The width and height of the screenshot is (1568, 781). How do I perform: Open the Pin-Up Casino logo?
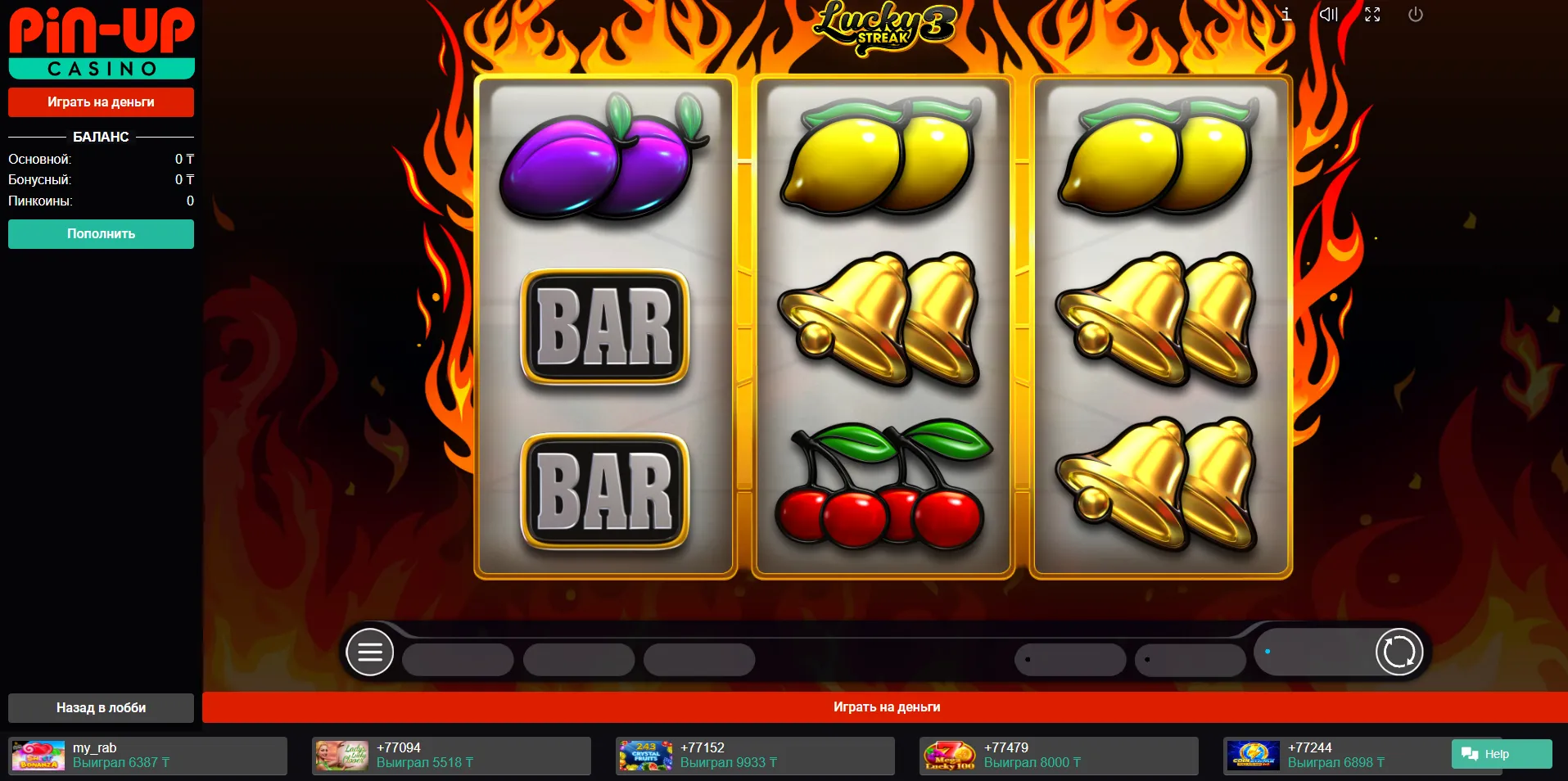coord(102,43)
